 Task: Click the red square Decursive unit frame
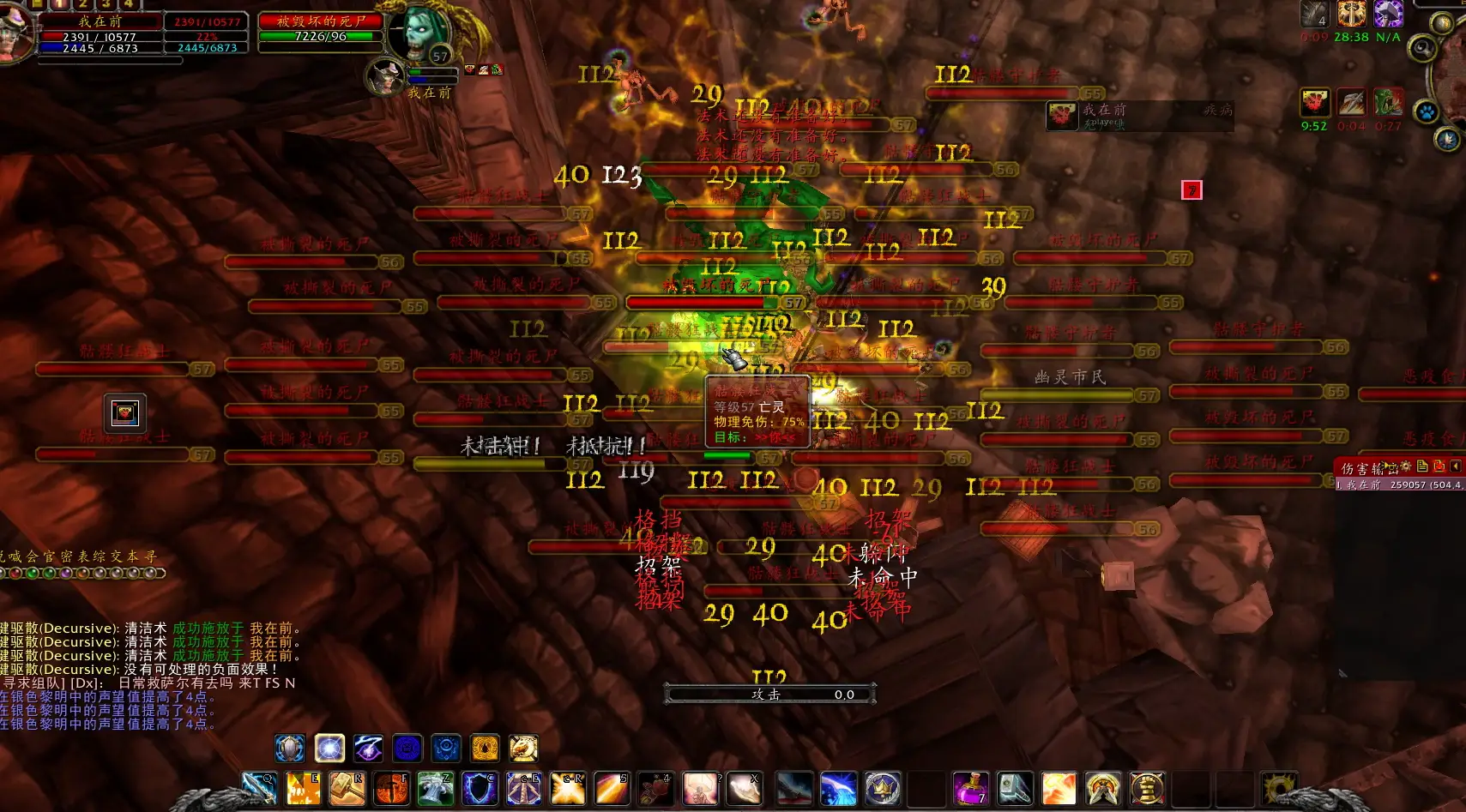tap(1192, 190)
